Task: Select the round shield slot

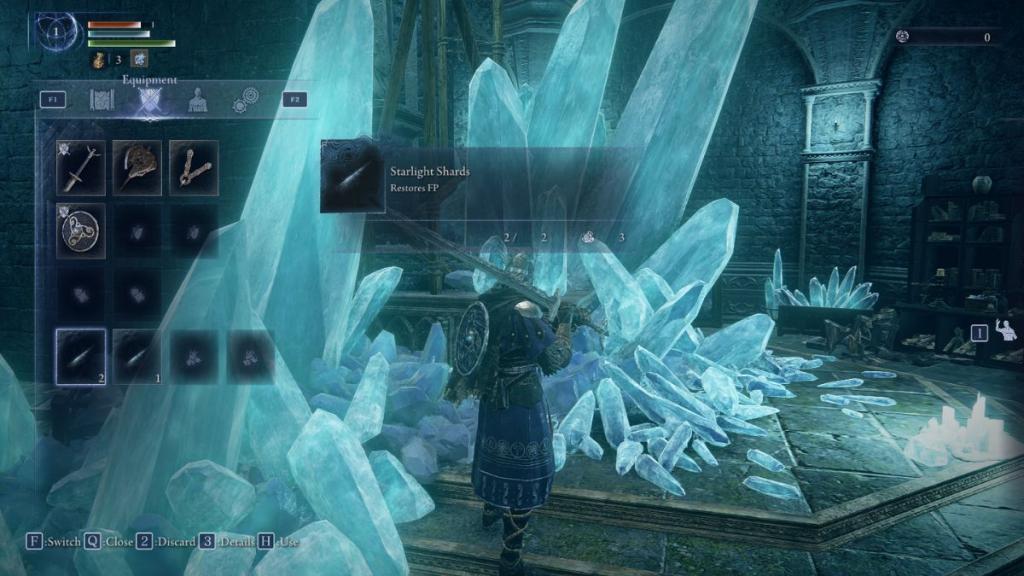Action: pyautogui.click(x=80, y=231)
